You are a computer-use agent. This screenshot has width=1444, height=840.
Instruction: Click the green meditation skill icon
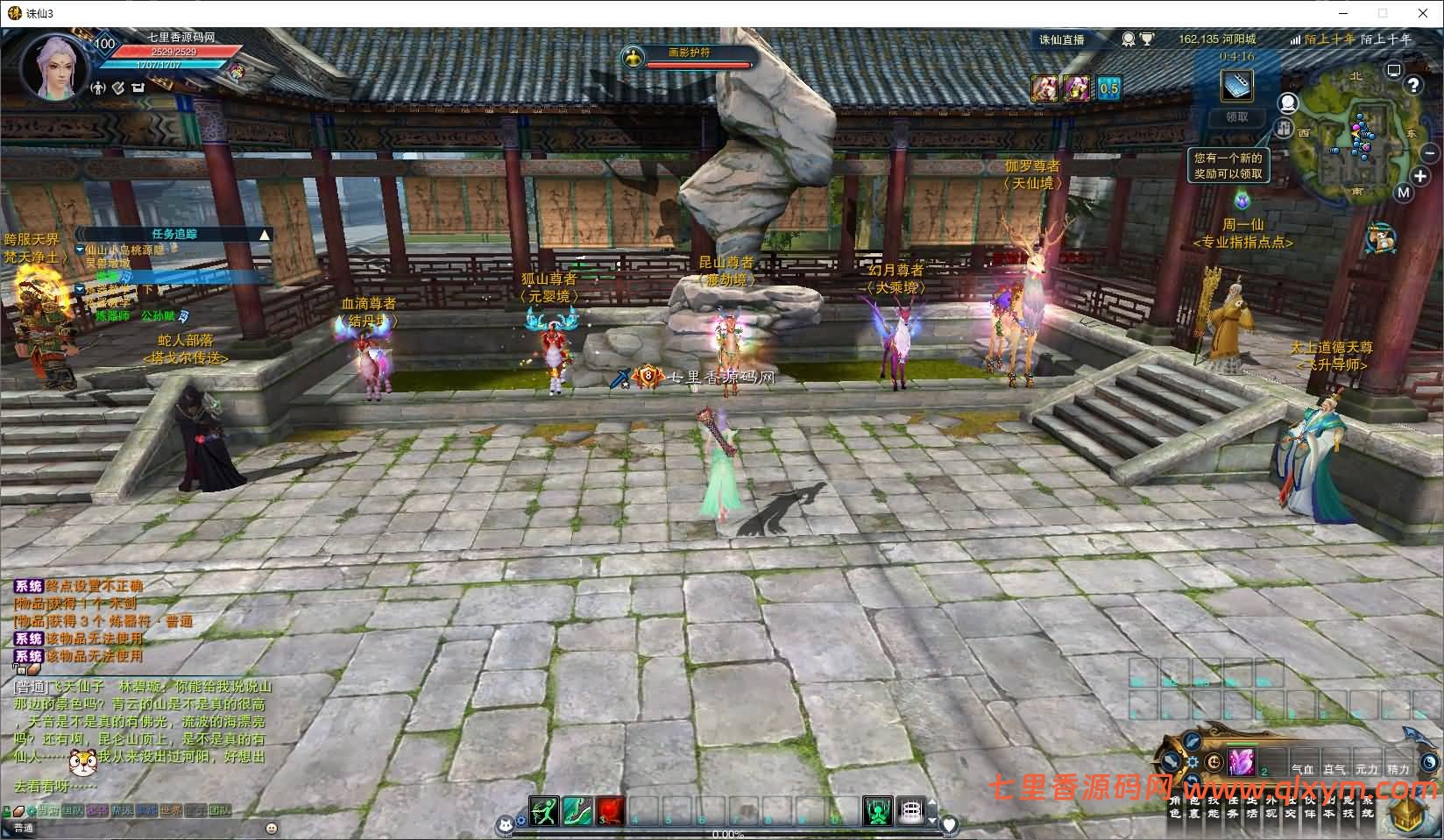click(878, 812)
